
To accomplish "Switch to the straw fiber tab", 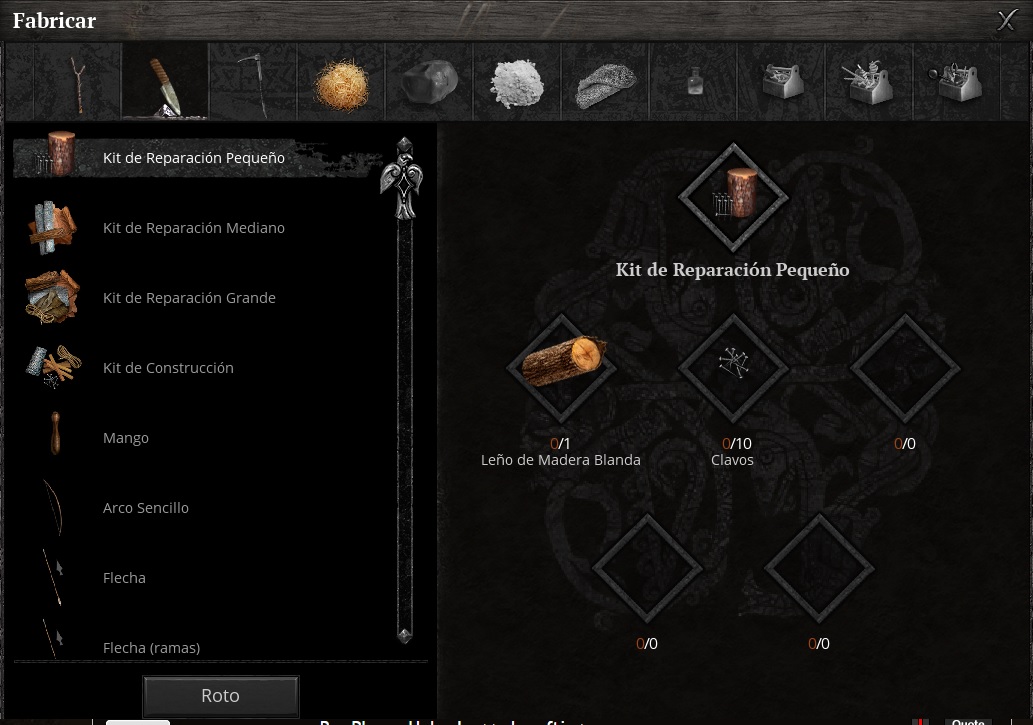I will click(340, 82).
